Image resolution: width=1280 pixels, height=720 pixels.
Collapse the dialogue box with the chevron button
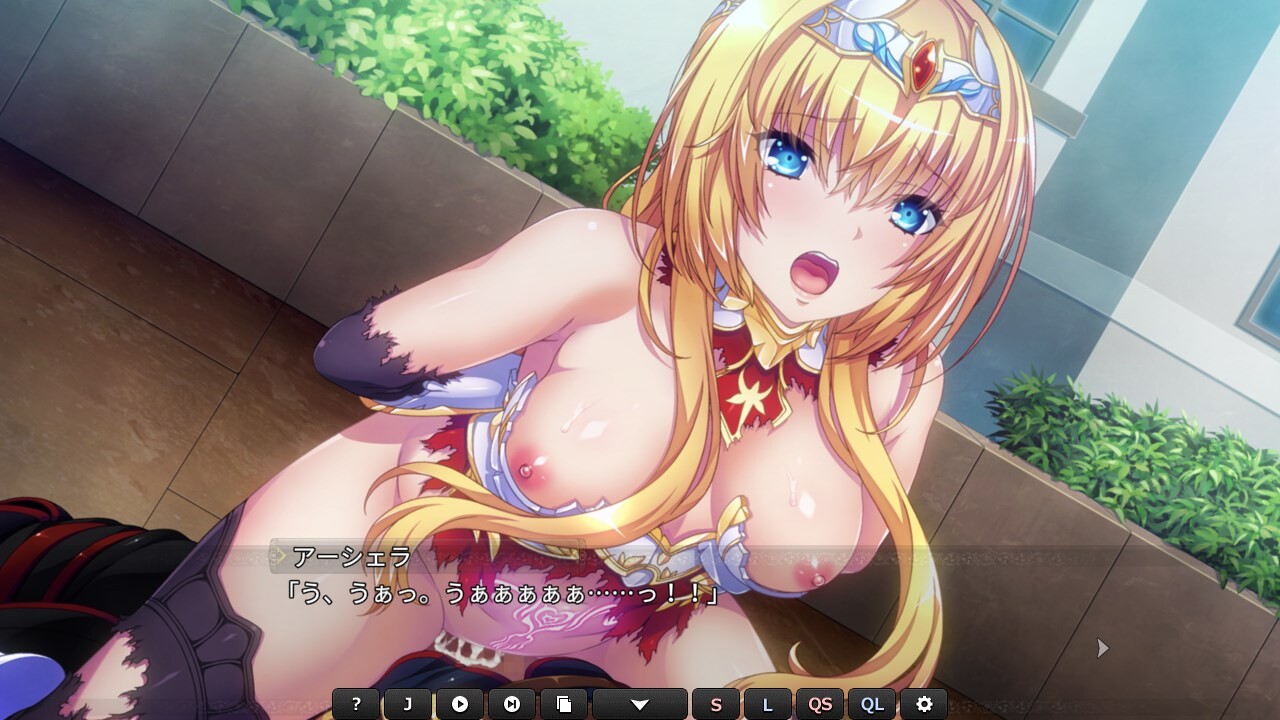tap(640, 703)
